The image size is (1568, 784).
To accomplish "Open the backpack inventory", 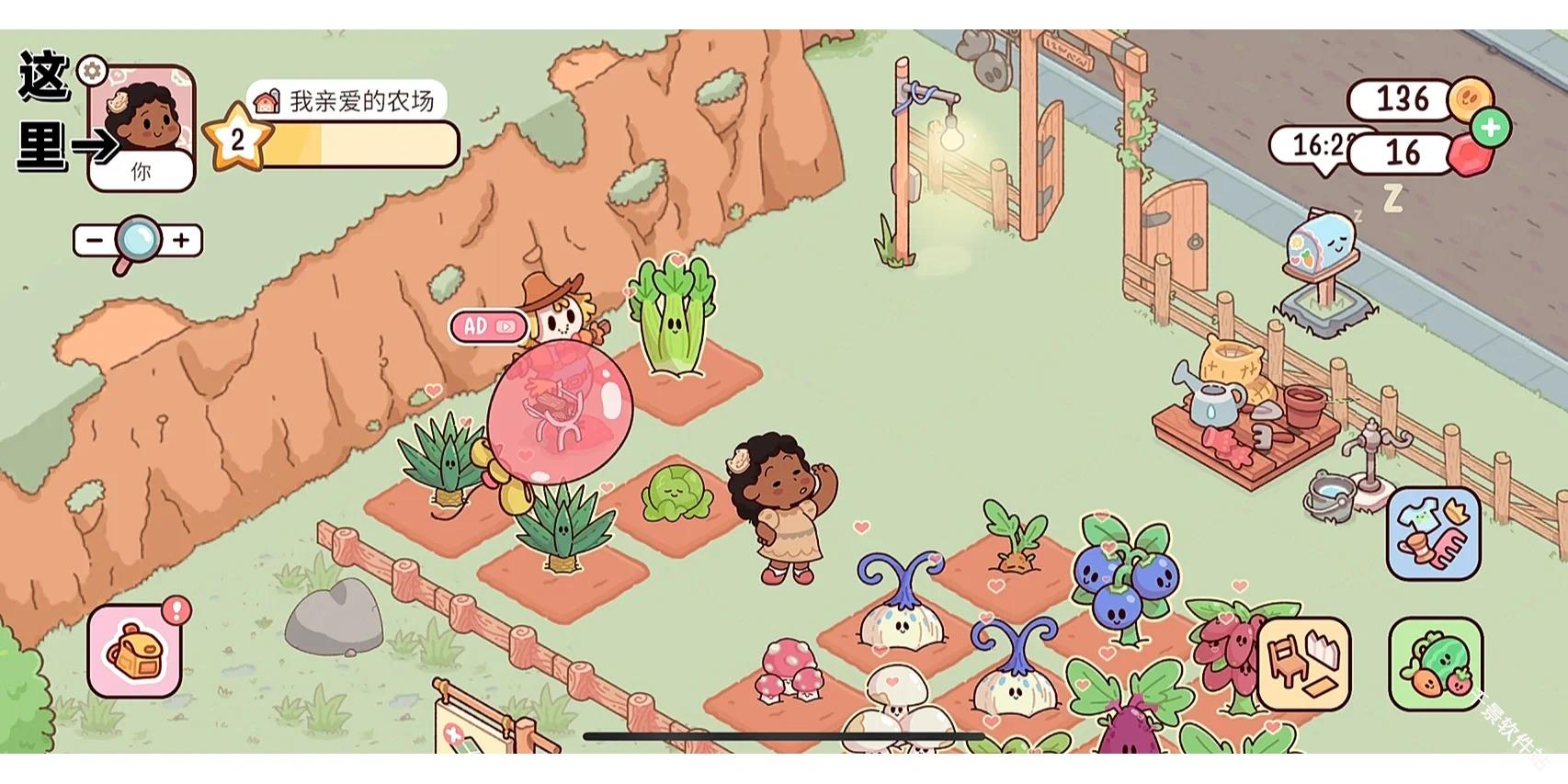I will (x=134, y=651).
